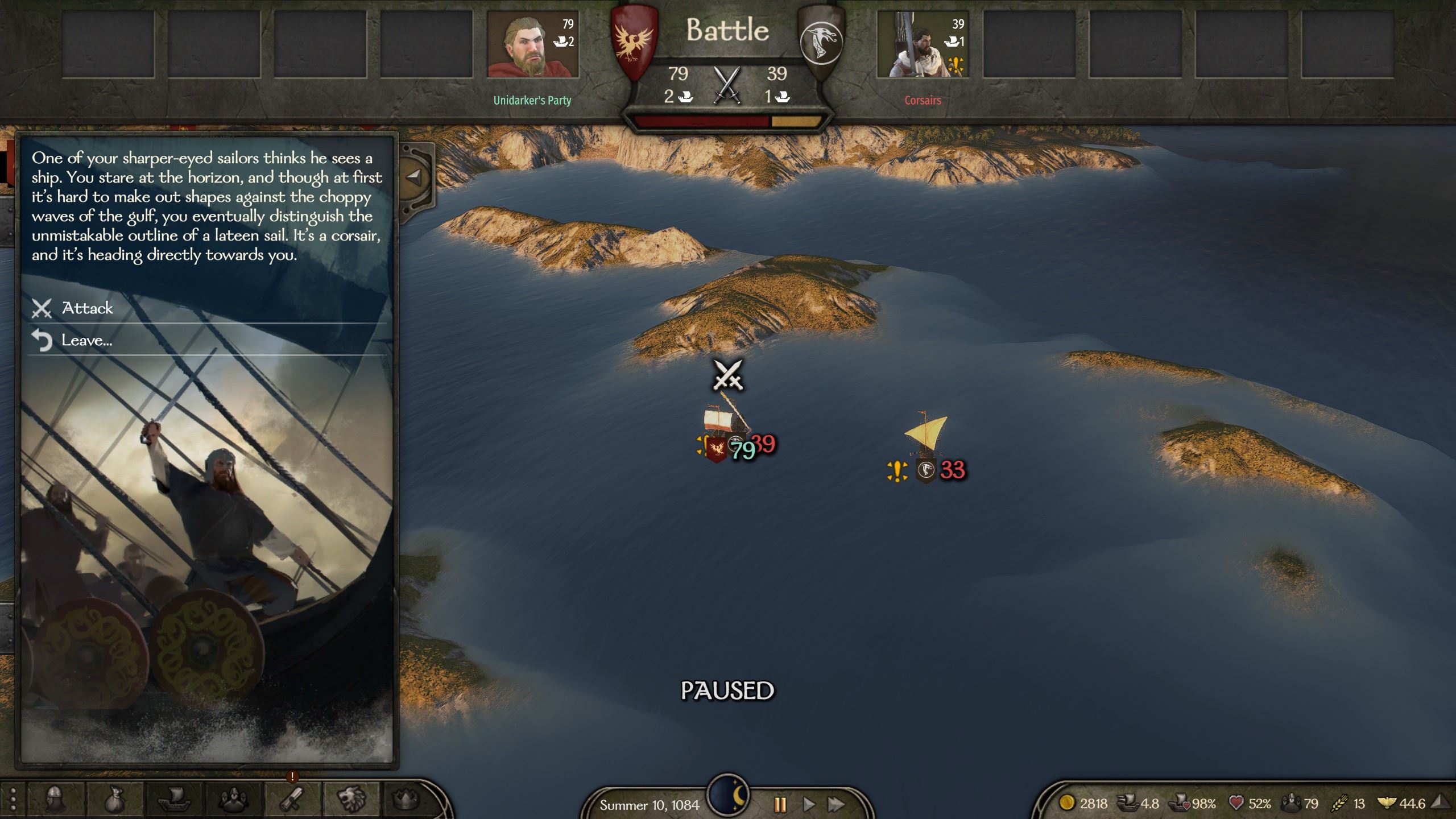Viewport: 1456px width, 819px height.
Task: Select the Corsairs party portrait
Action: pos(922,44)
